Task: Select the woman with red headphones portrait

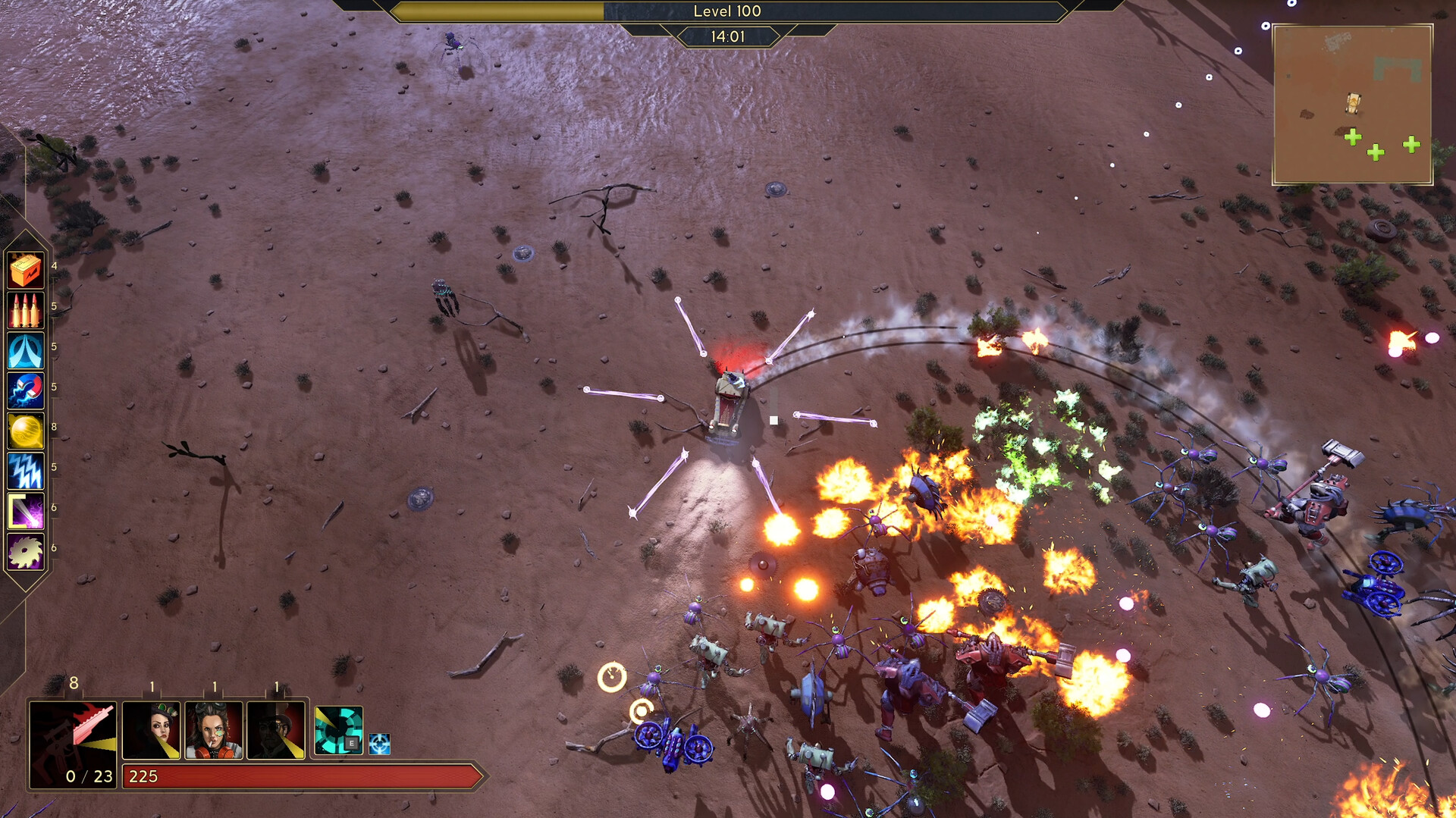Action: 214,730
